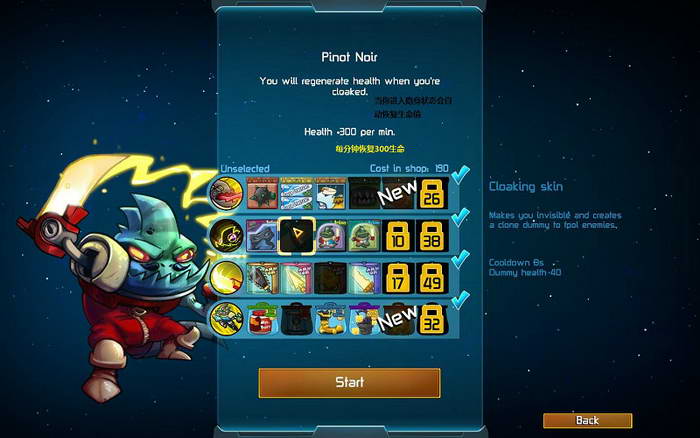Select the yellow slash attack row icon

pos(227,277)
